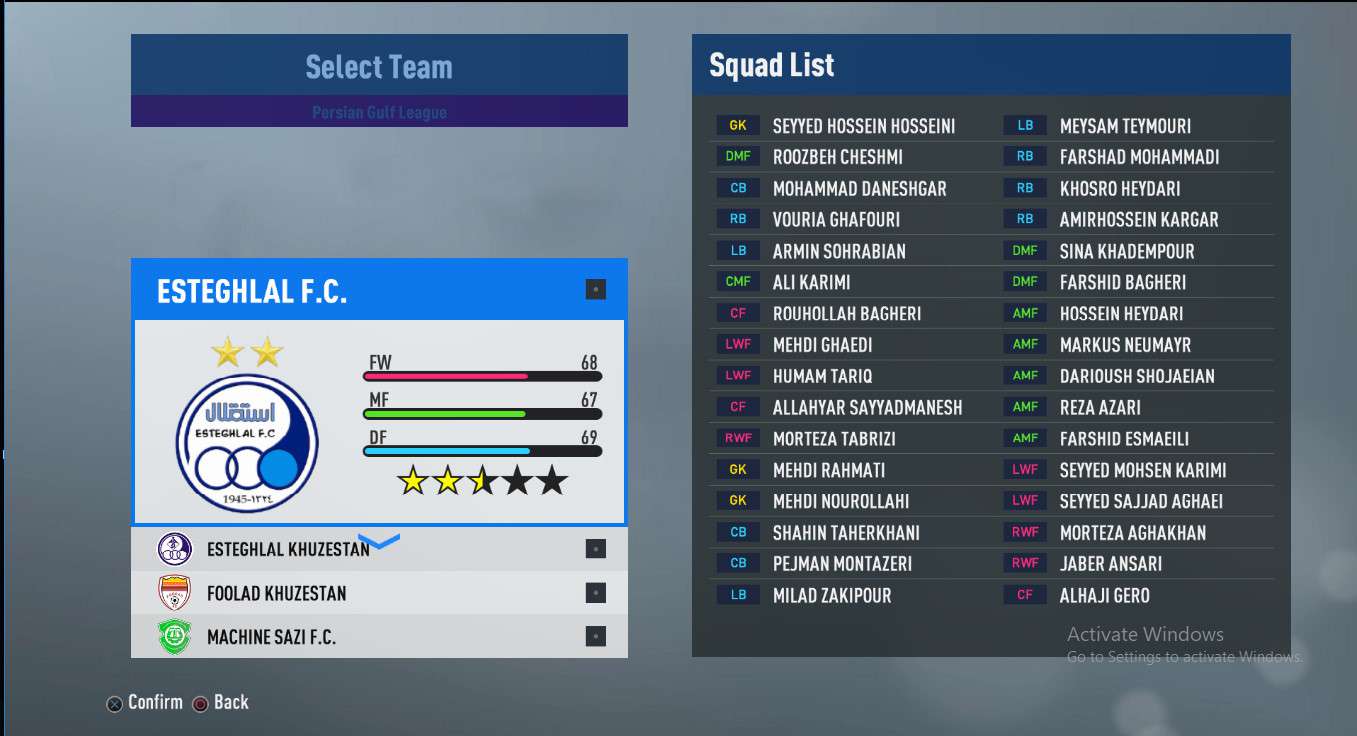Select Morteza Tabrizi squad row
This screenshot has height=736, width=1357.
pyautogui.click(x=834, y=439)
